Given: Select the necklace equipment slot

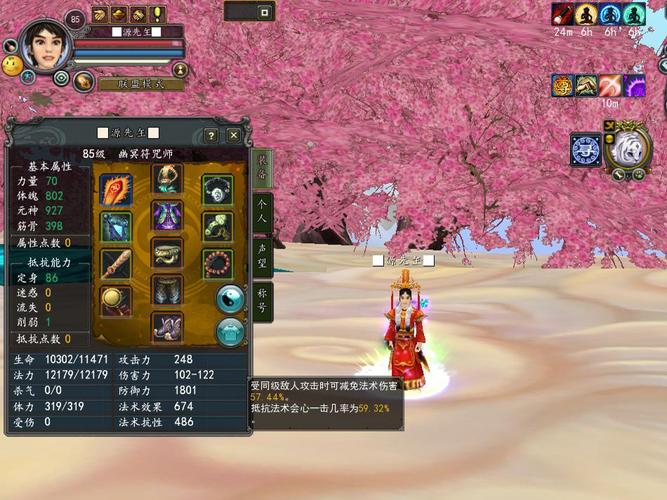Looking at the screenshot, I should (217, 189).
